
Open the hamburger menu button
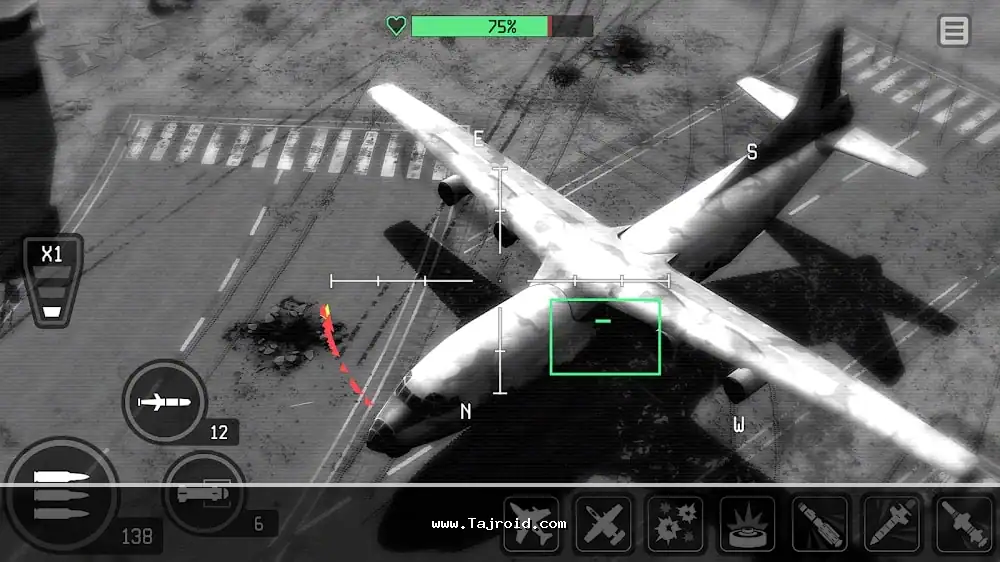coord(954,31)
